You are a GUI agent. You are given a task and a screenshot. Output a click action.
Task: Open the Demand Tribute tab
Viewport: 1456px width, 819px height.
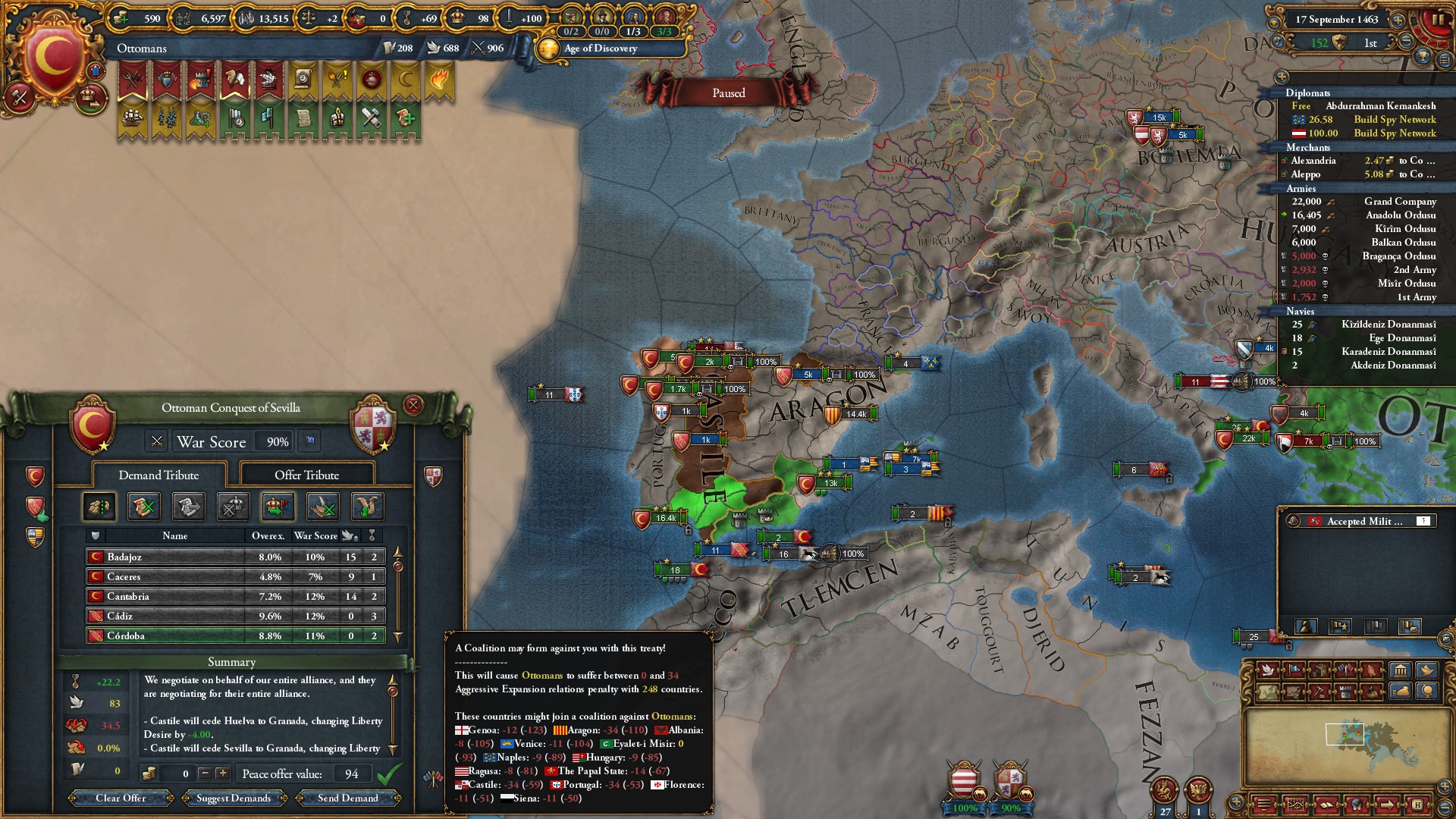tap(158, 475)
